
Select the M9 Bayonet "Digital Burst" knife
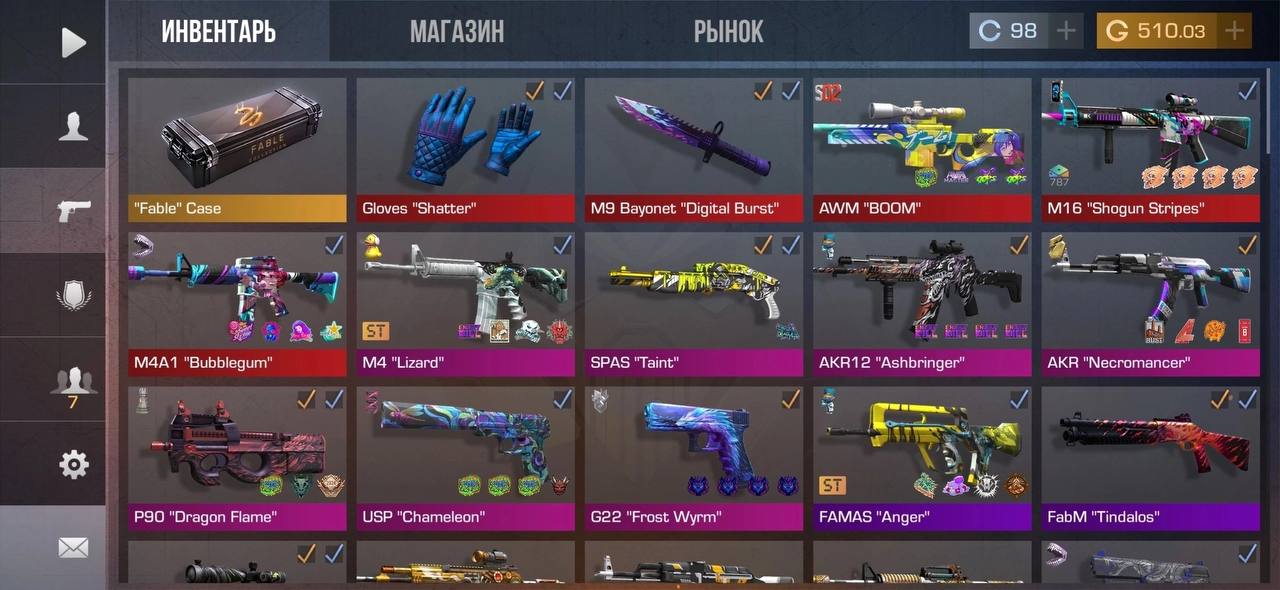pos(693,149)
